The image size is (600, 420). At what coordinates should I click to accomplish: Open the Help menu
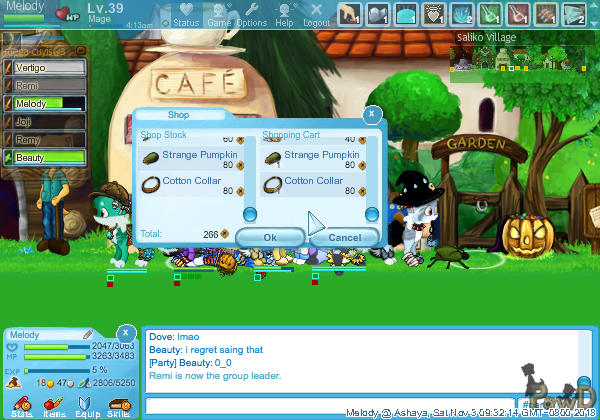point(285,15)
